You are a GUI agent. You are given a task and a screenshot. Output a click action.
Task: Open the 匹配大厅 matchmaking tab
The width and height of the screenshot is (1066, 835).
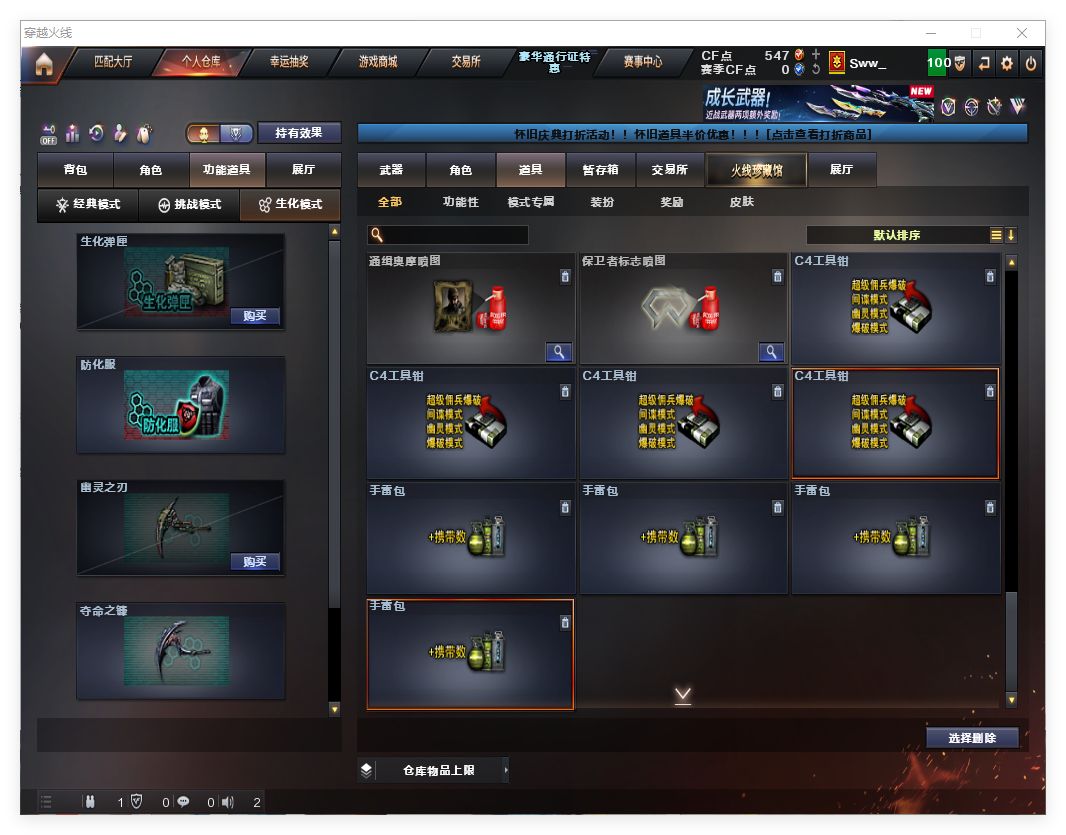(x=112, y=62)
